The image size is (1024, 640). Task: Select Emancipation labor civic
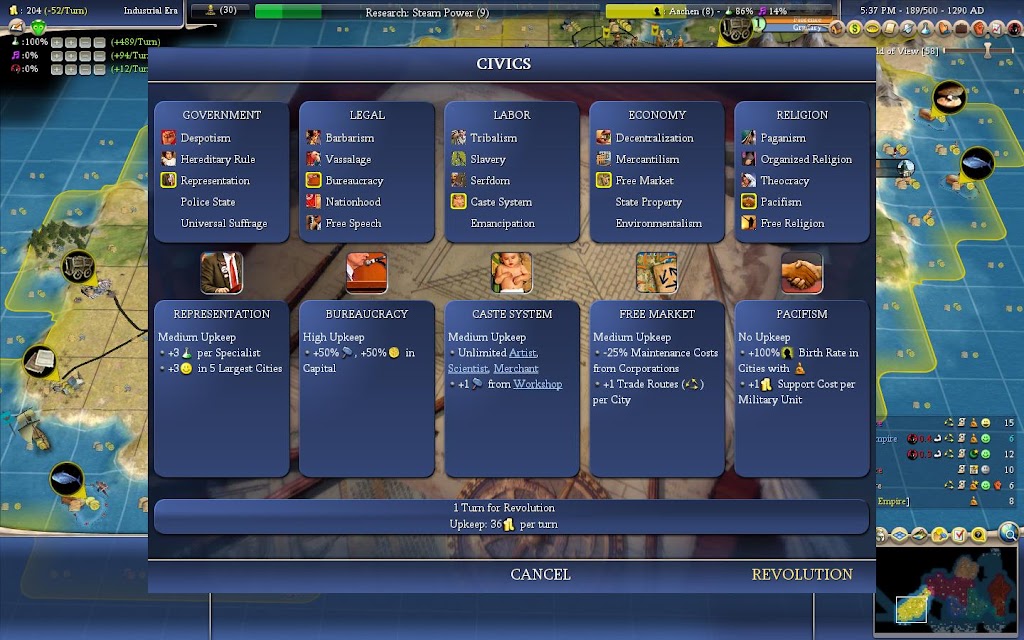click(x=502, y=223)
